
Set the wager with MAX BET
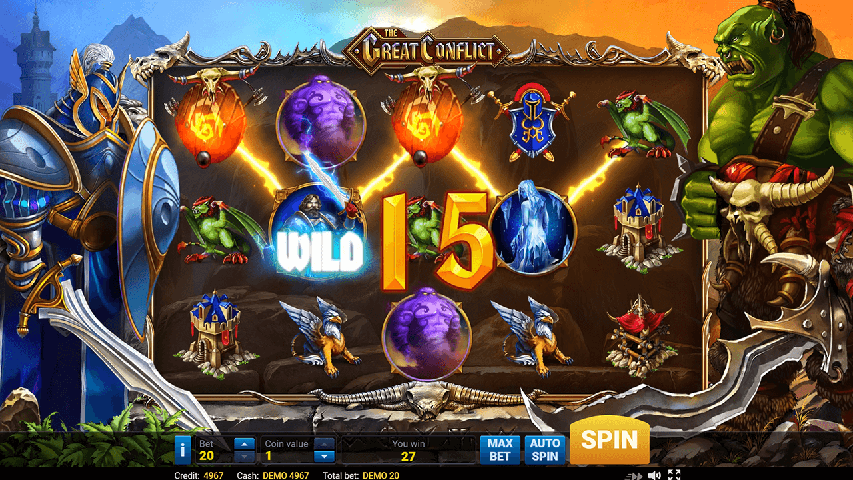[500, 449]
